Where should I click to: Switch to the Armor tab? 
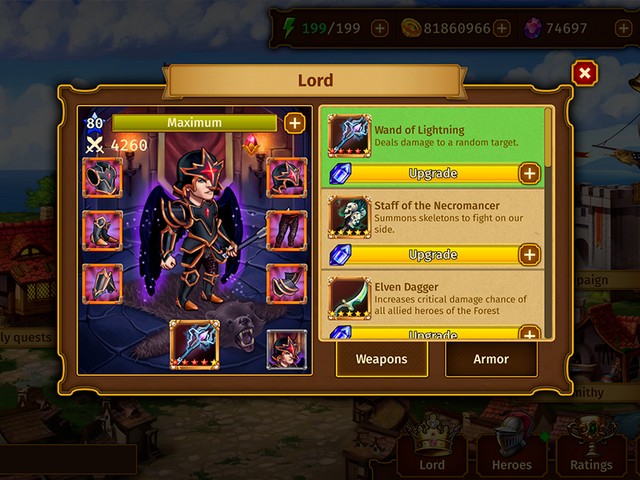(490, 359)
